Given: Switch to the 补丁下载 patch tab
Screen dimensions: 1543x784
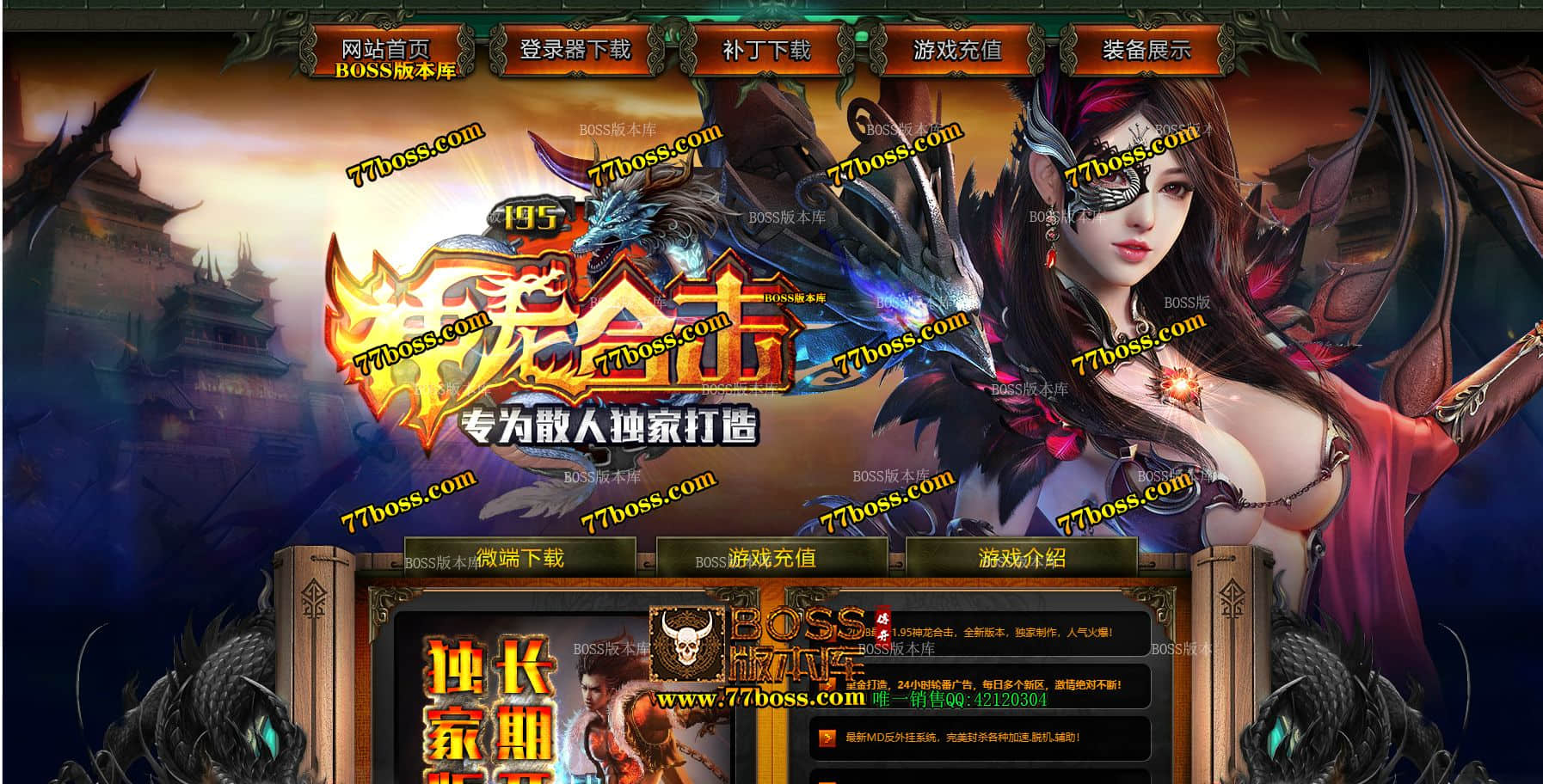Looking at the screenshot, I should click(768, 51).
